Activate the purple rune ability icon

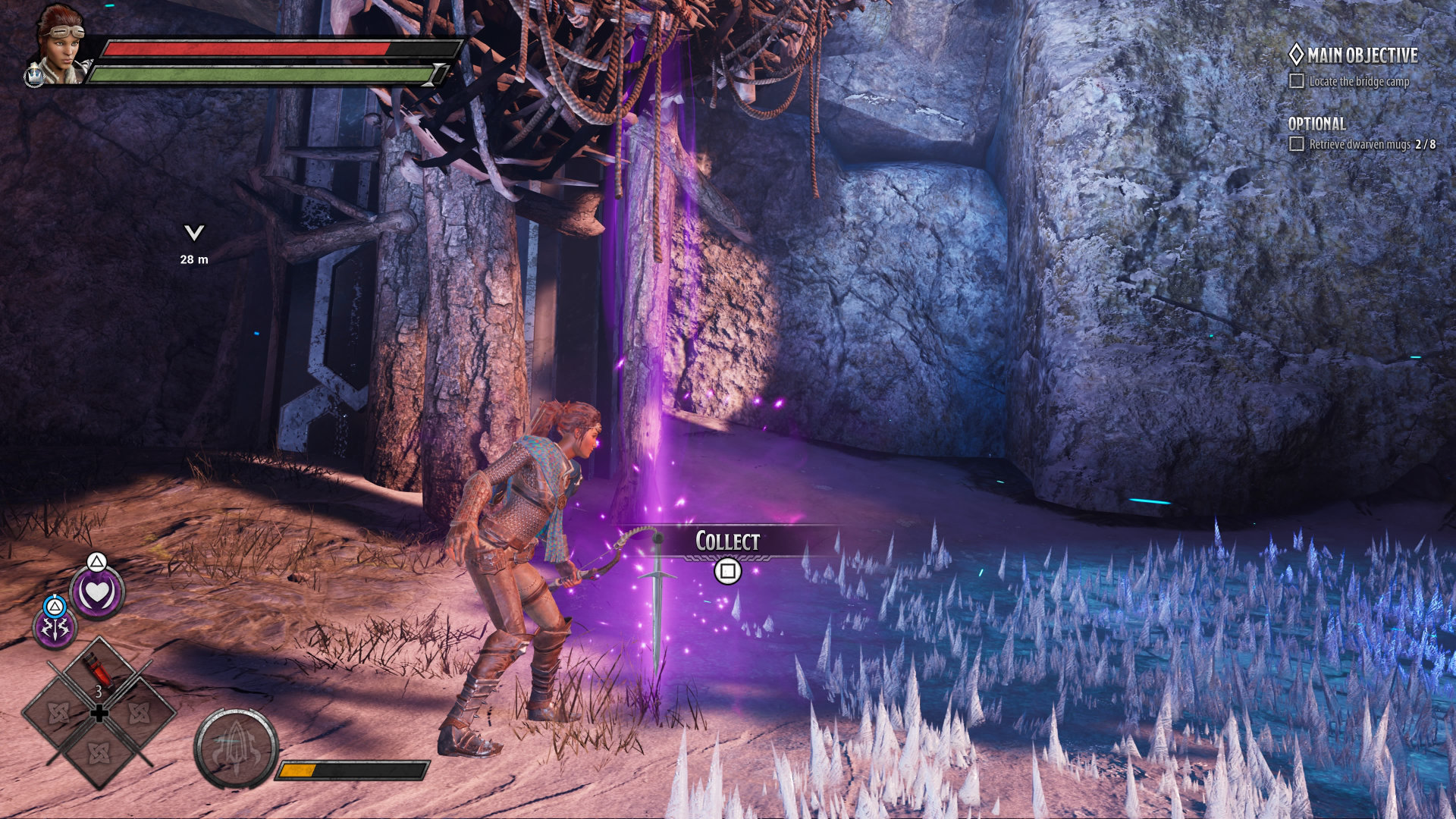pyautogui.click(x=55, y=629)
